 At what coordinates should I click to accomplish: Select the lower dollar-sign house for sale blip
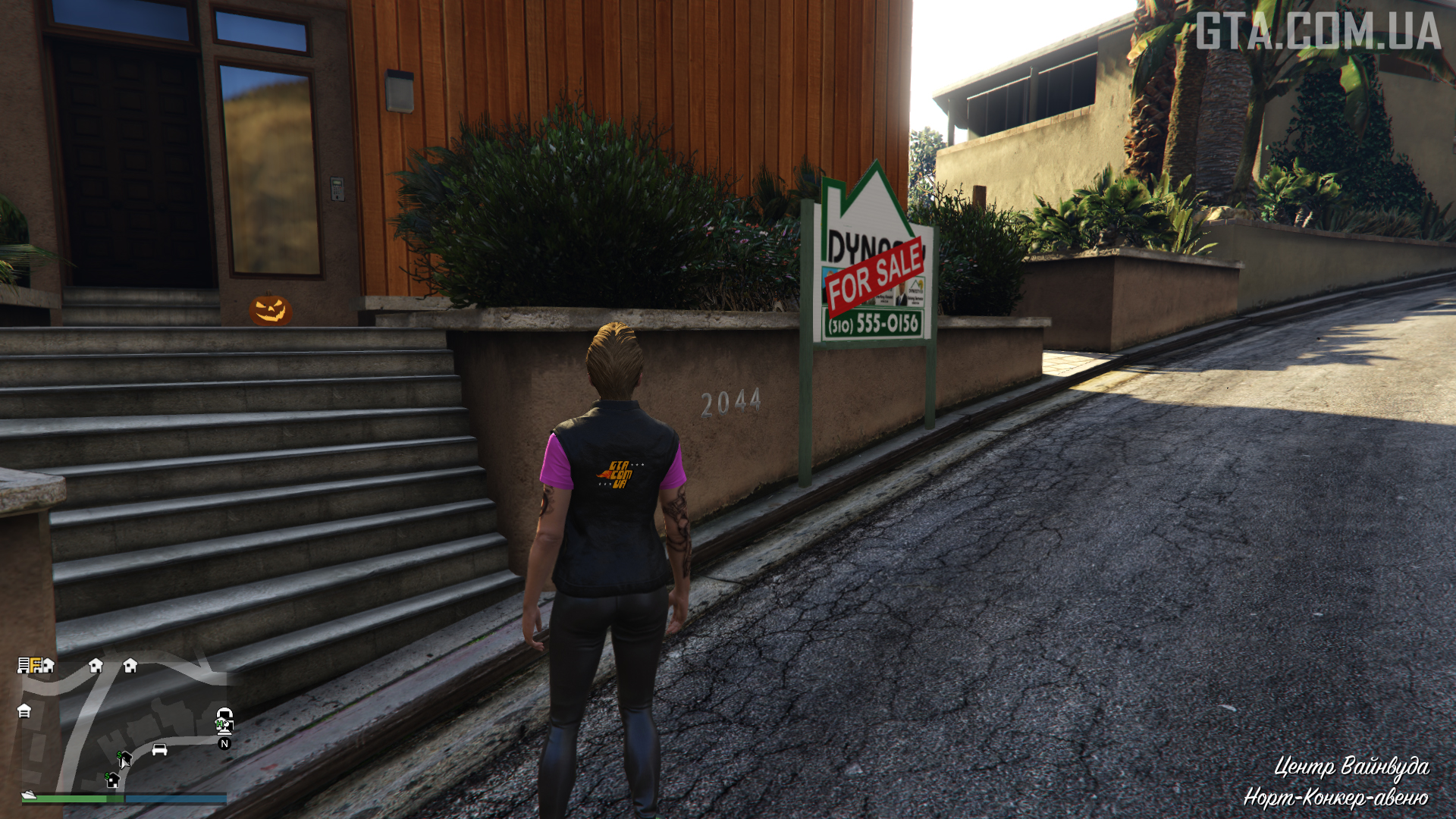[112, 780]
